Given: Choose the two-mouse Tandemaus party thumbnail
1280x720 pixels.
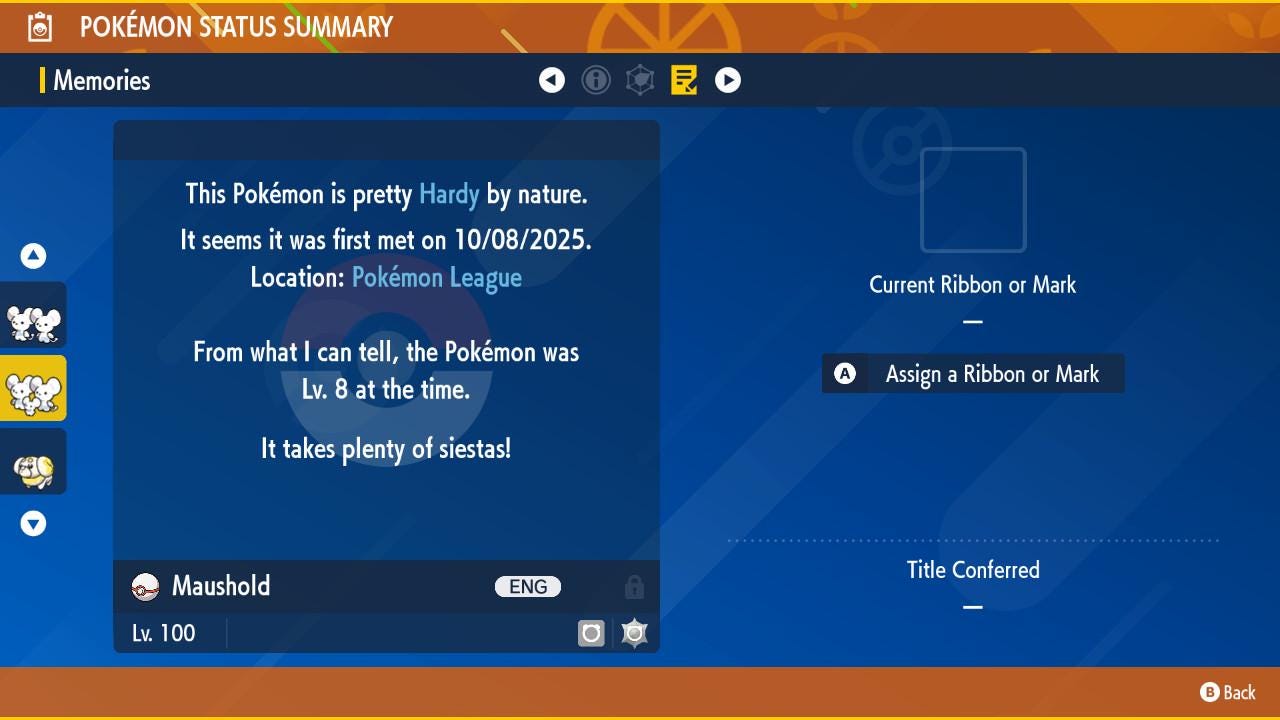Looking at the screenshot, I should click(33, 315).
